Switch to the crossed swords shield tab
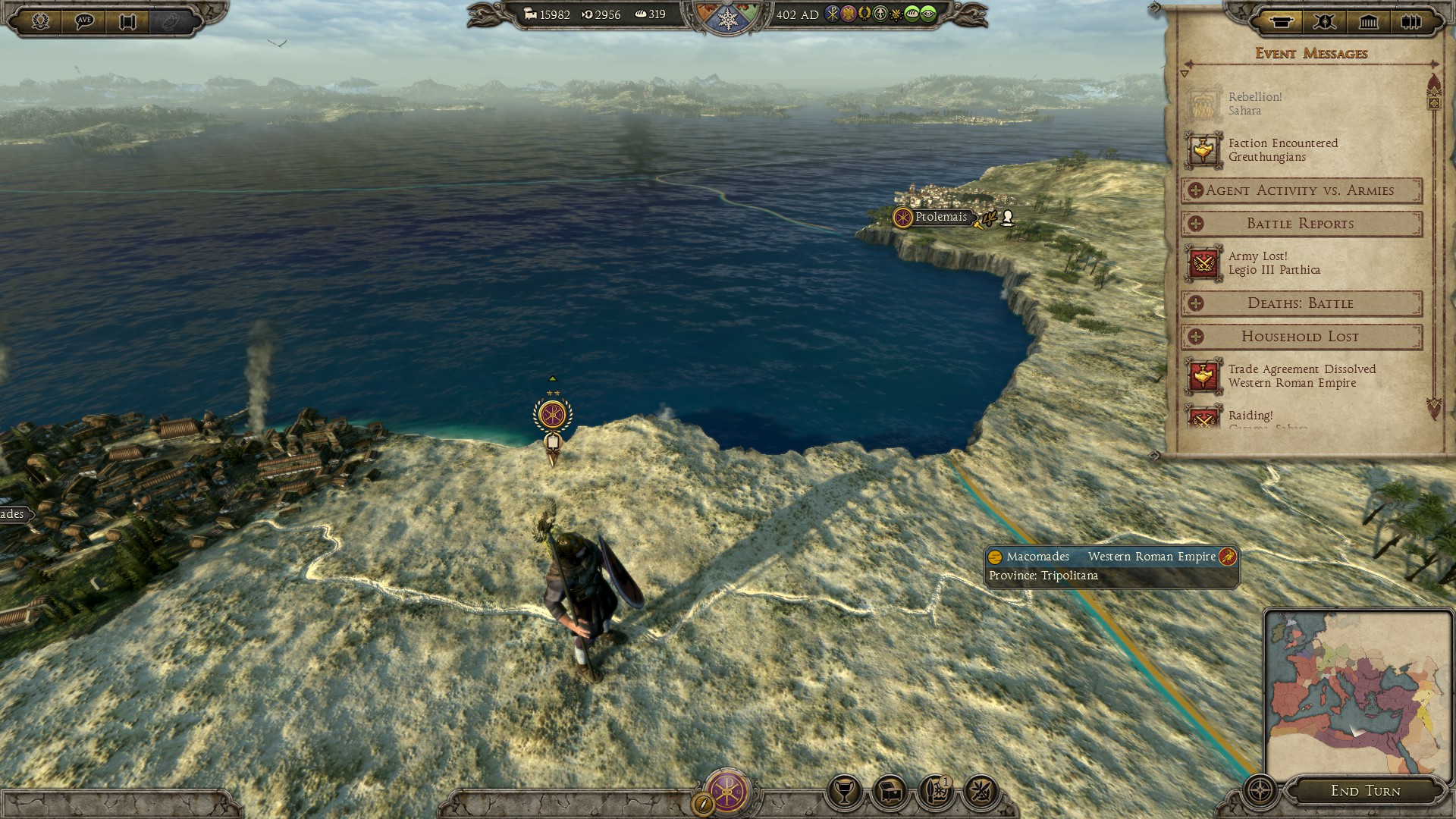 click(x=1325, y=21)
